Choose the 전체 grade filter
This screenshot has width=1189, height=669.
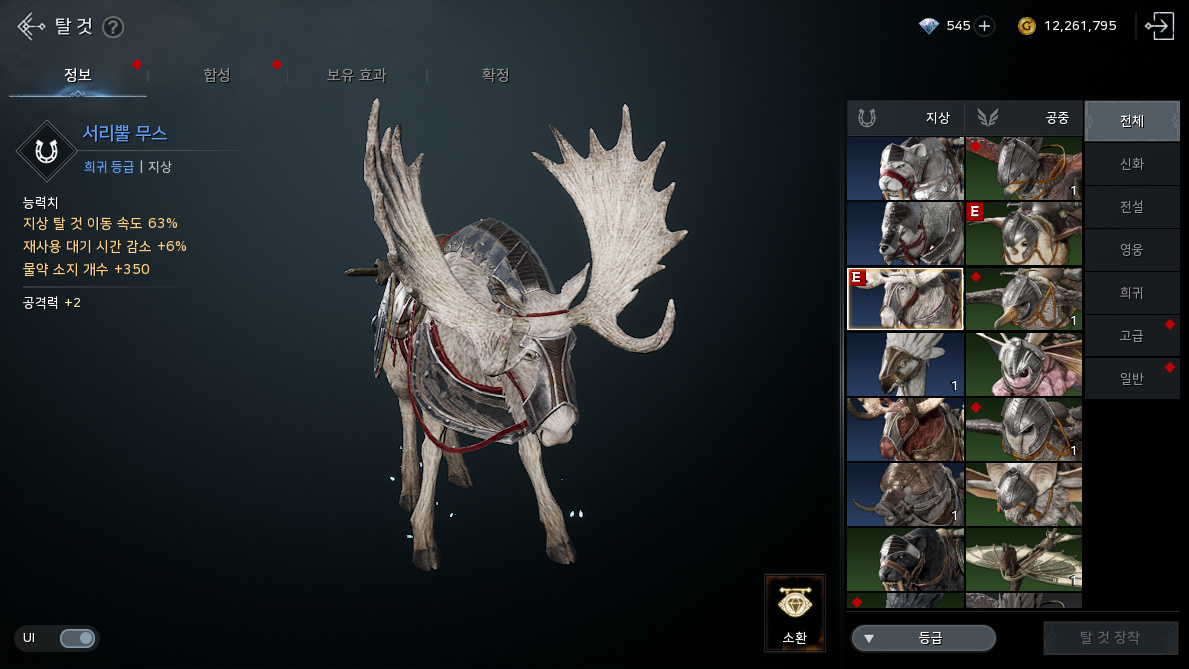coord(1132,121)
